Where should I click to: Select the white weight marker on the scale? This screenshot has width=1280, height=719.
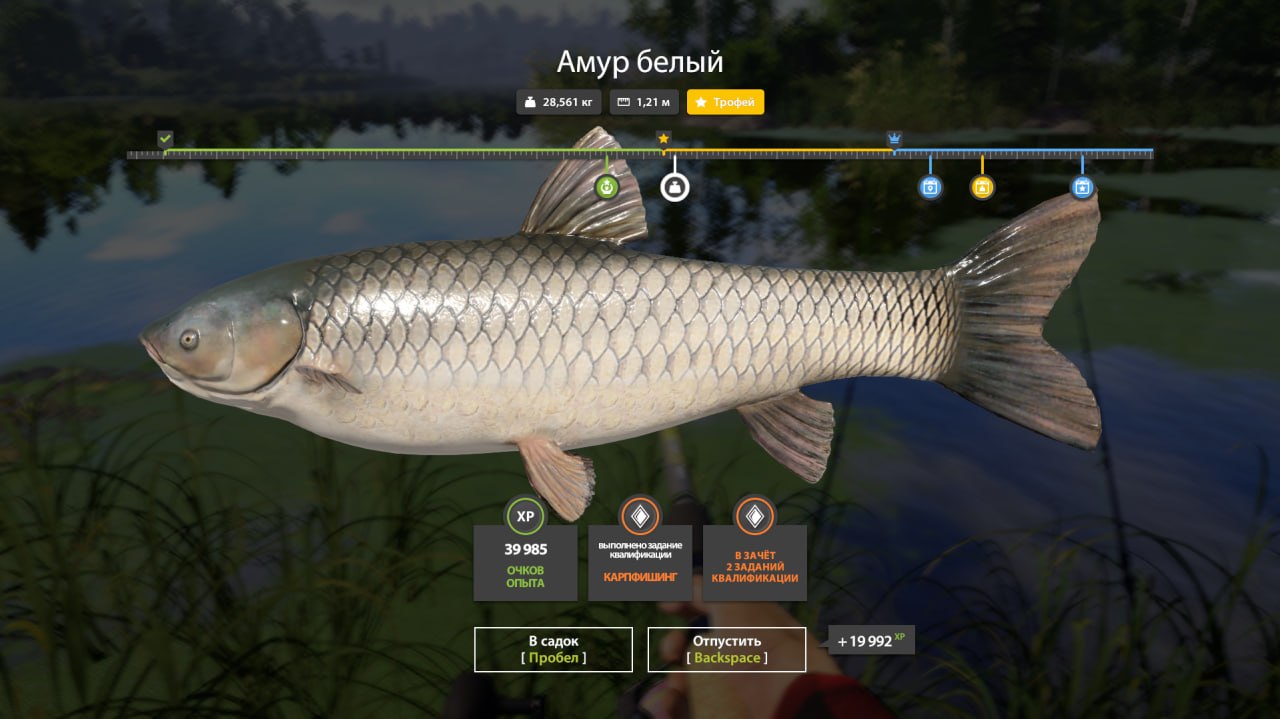(x=675, y=187)
